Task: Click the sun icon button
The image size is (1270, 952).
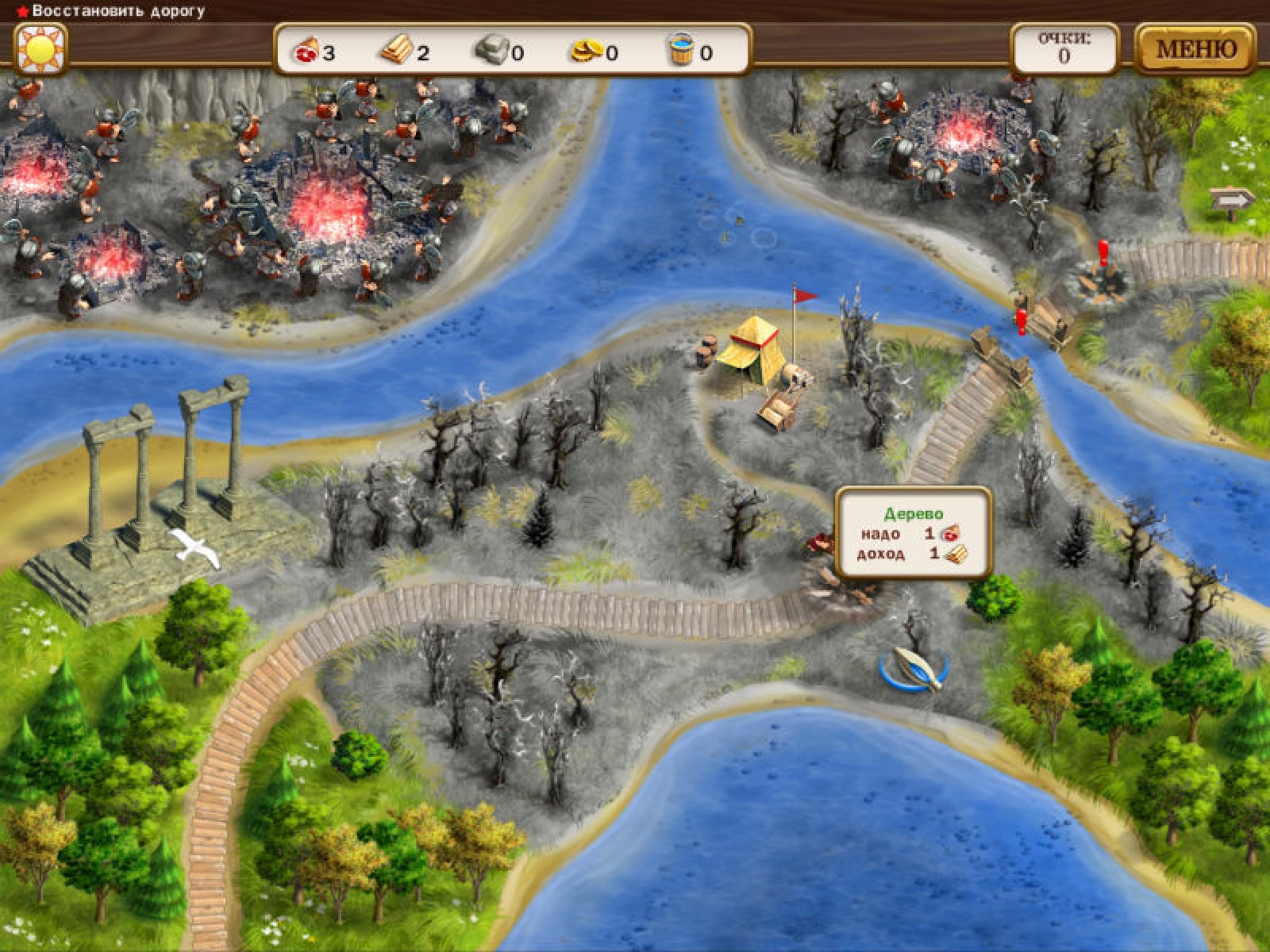Action: [x=40, y=49]
